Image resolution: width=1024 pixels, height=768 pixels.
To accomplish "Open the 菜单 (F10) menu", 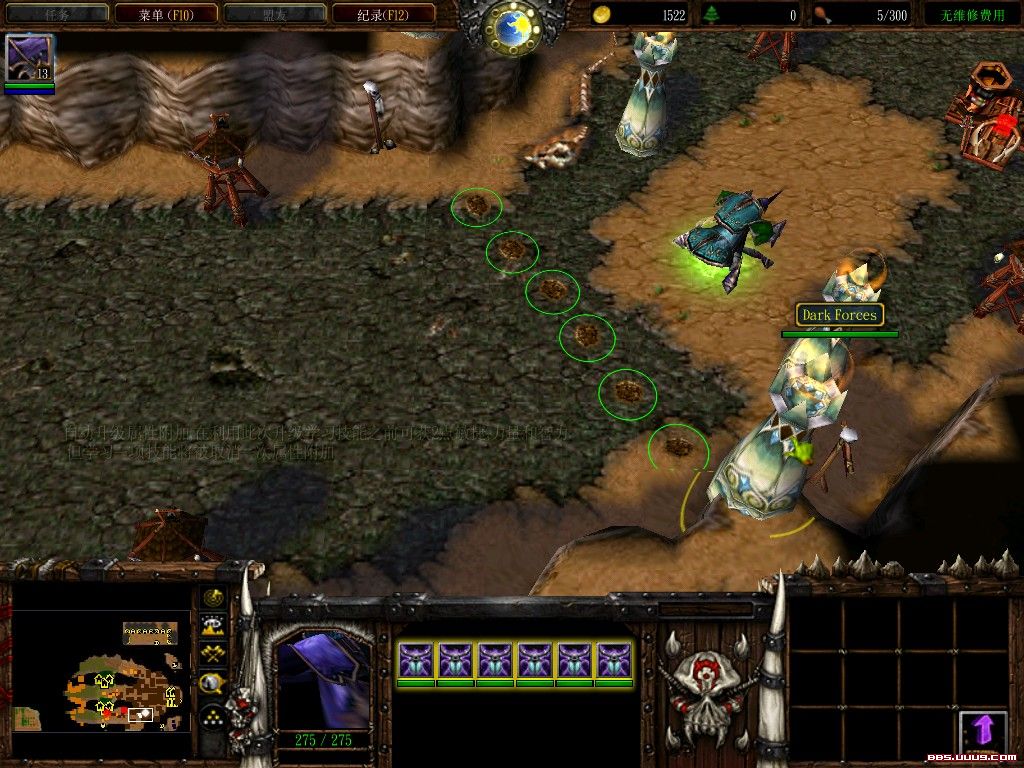I will pos(165,14).
